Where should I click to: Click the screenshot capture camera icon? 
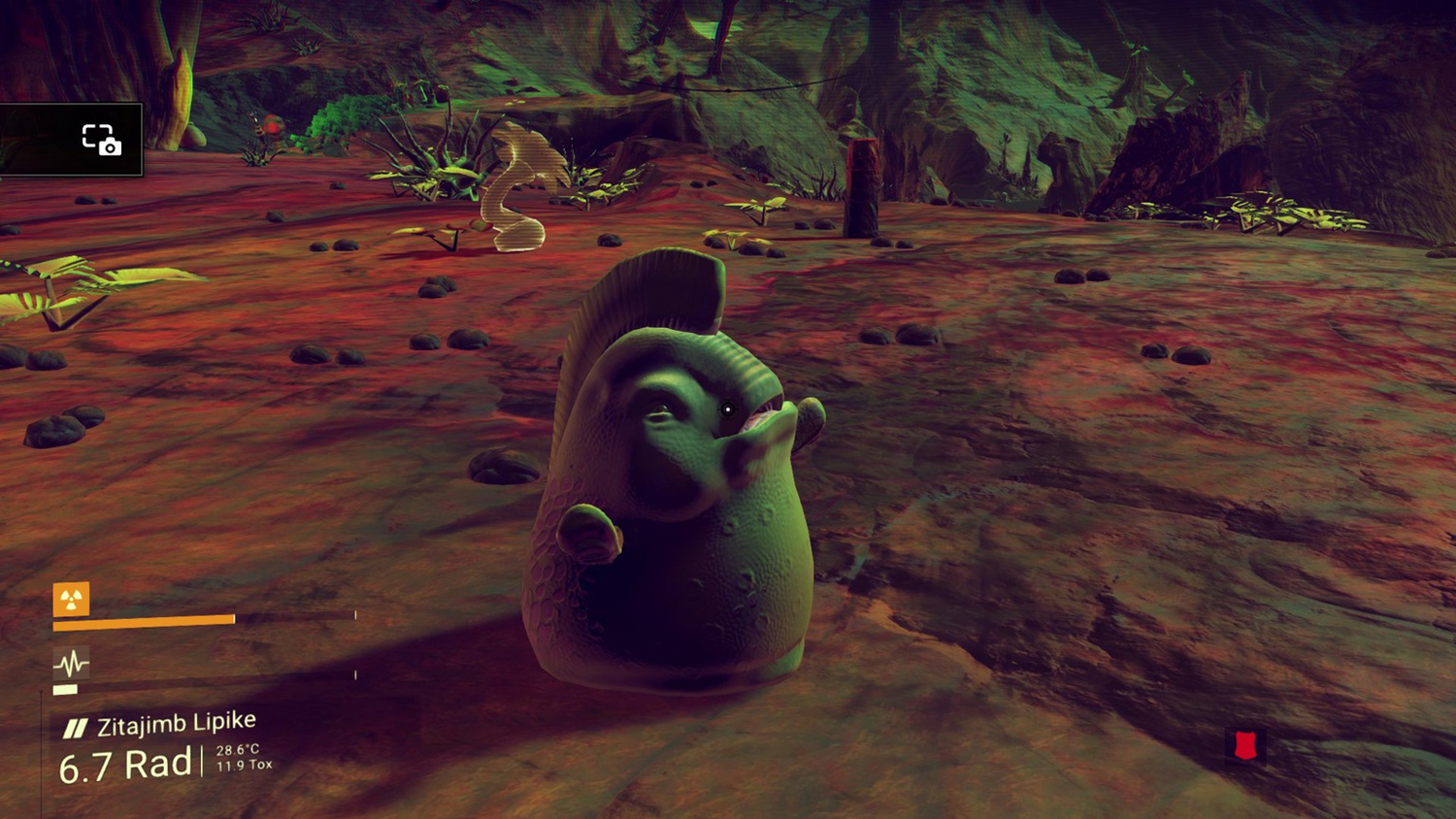coord(101,140)
